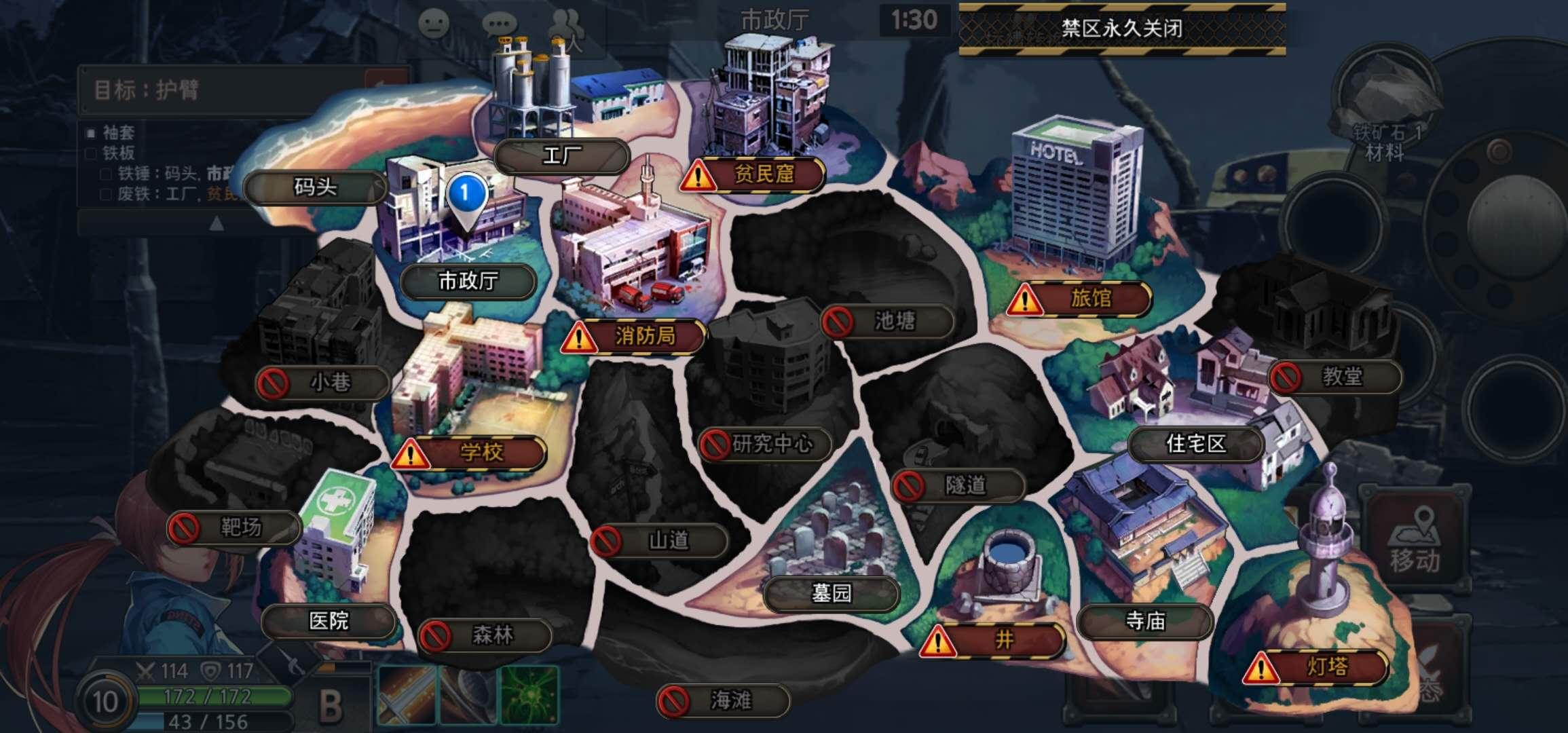Select the 市政厅 (City Hall) location label

point(468,281)
